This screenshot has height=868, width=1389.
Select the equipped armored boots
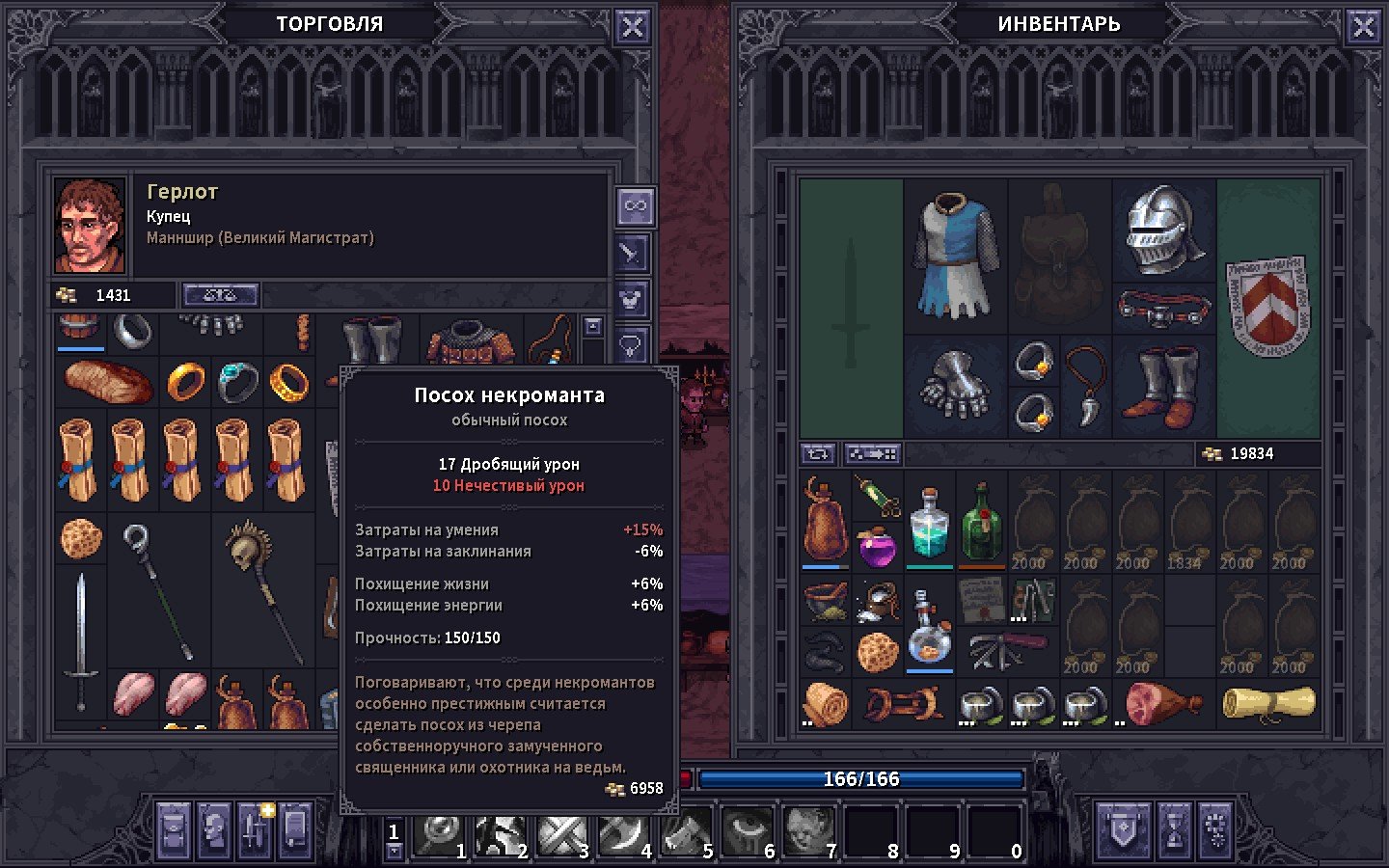(1164, 387)
